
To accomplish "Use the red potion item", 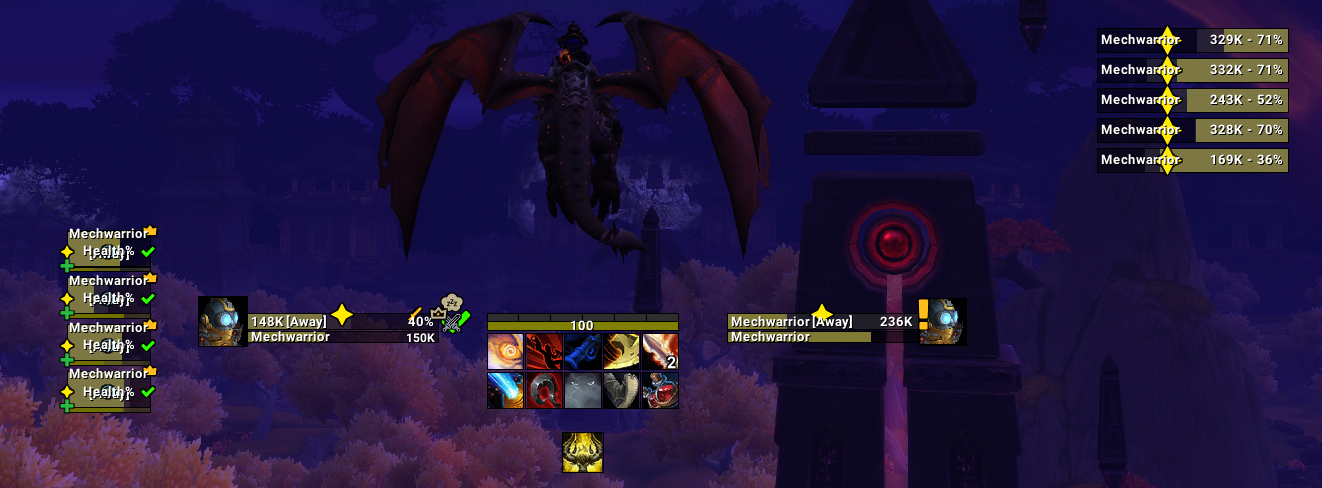I will (x=660, y=390).
